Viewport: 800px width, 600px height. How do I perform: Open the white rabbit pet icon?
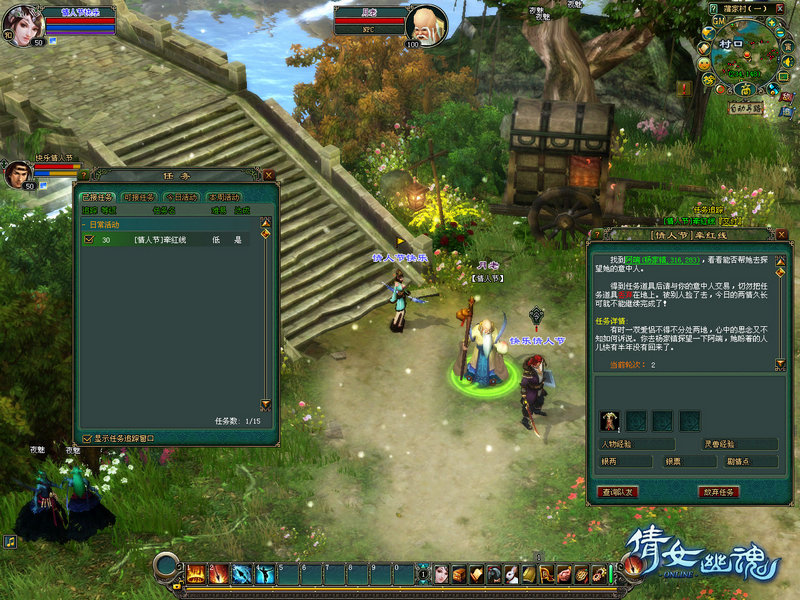(510, 573)
